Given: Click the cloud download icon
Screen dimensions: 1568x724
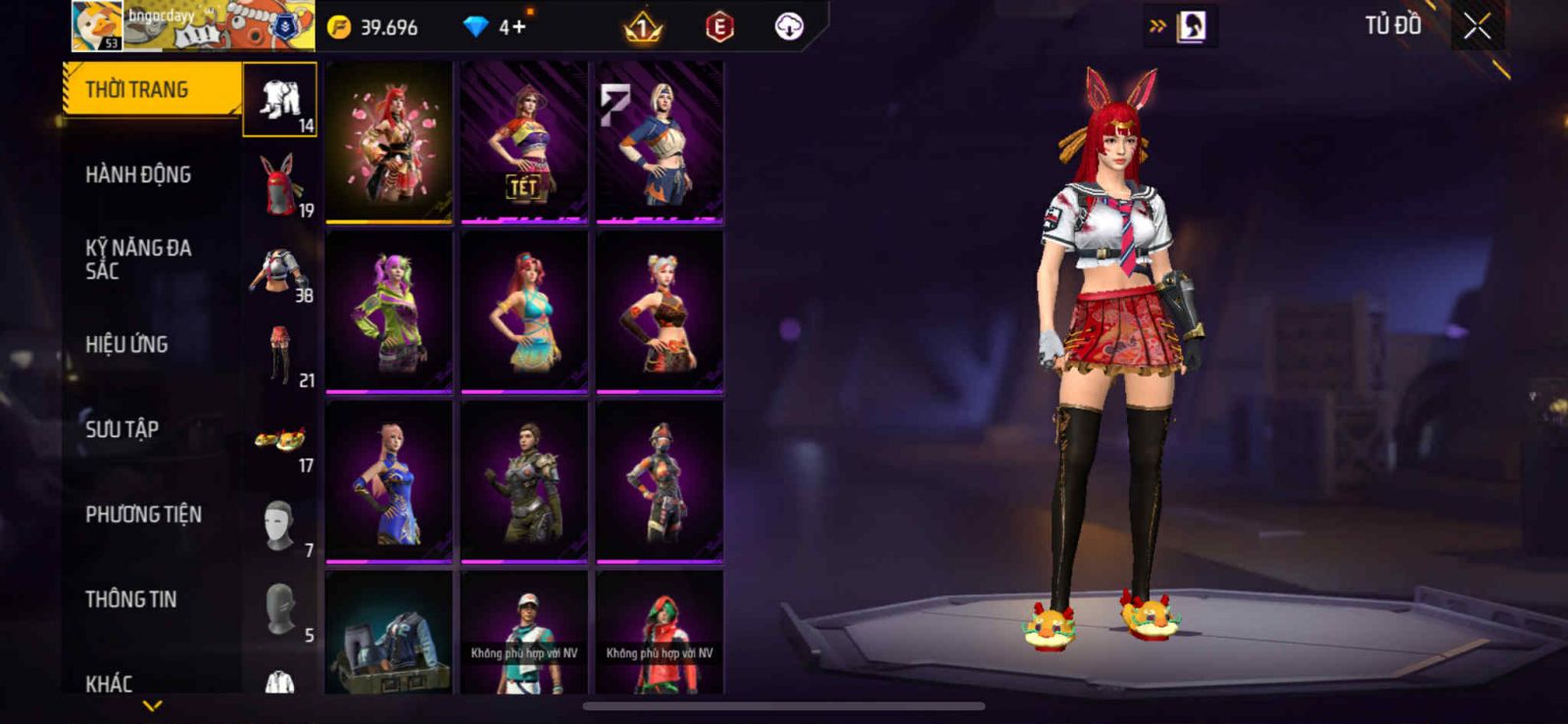Looking at the screenshot, I should click(789, 27).
